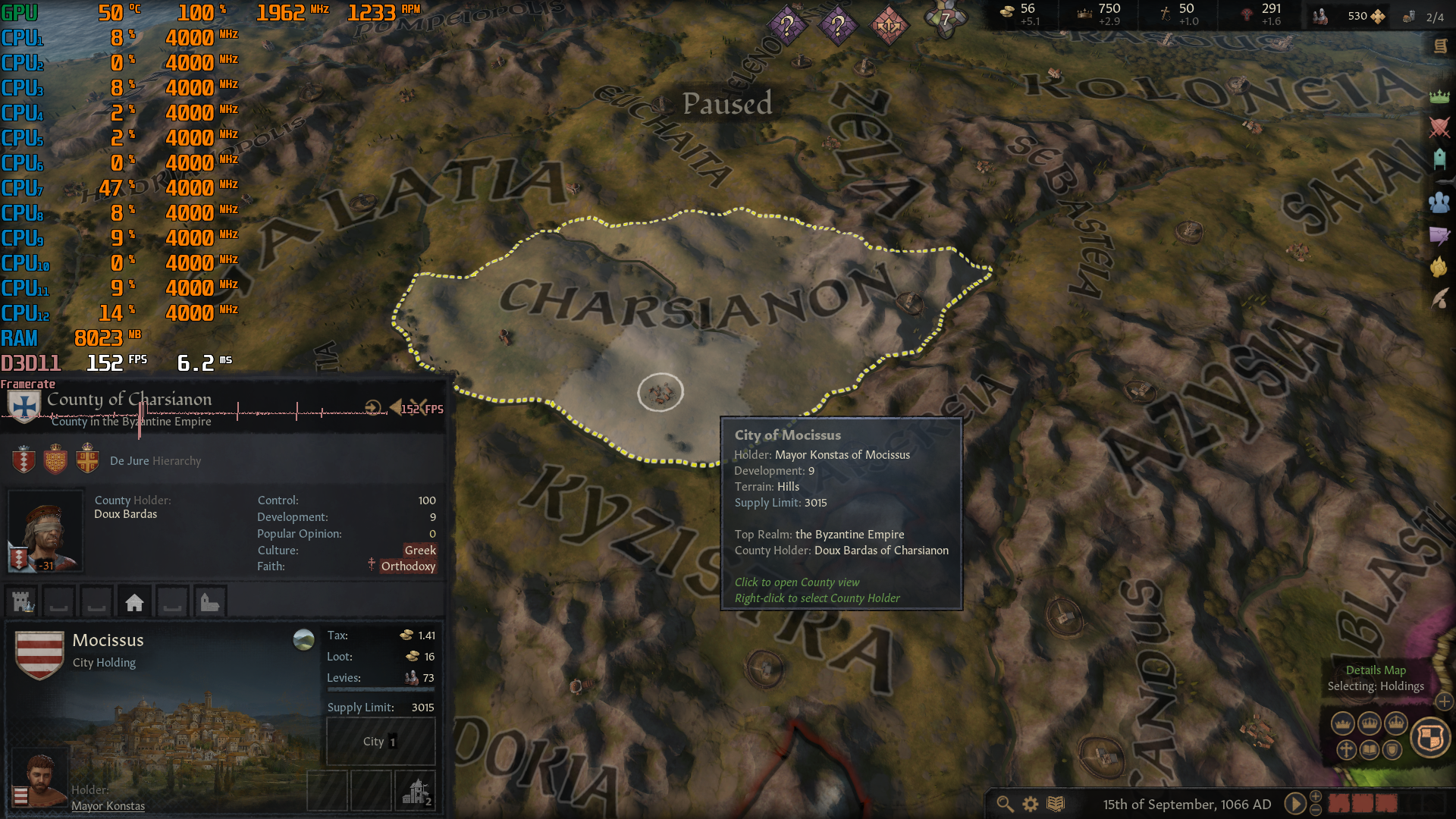The image size is (1456, 819).
Task: Close the County of Charsianon panel
Action: click(419, 406)
